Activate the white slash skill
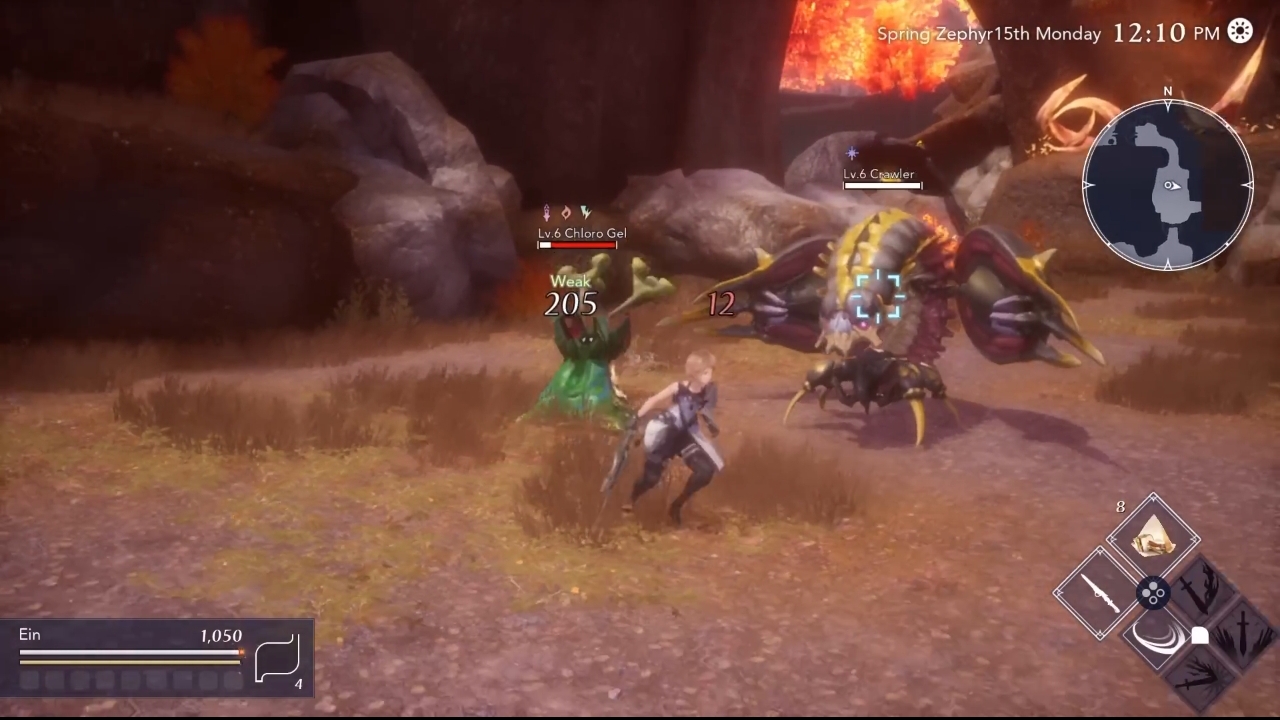The width and height of the screenshot is (1280, 720). pos(1160,639)
